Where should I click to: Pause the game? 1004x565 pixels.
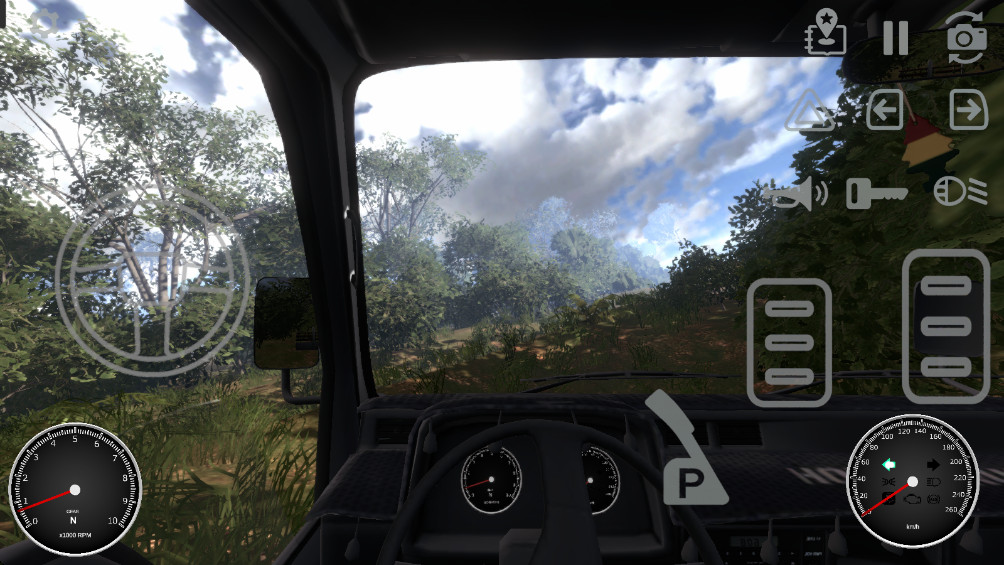coord(895,38)
